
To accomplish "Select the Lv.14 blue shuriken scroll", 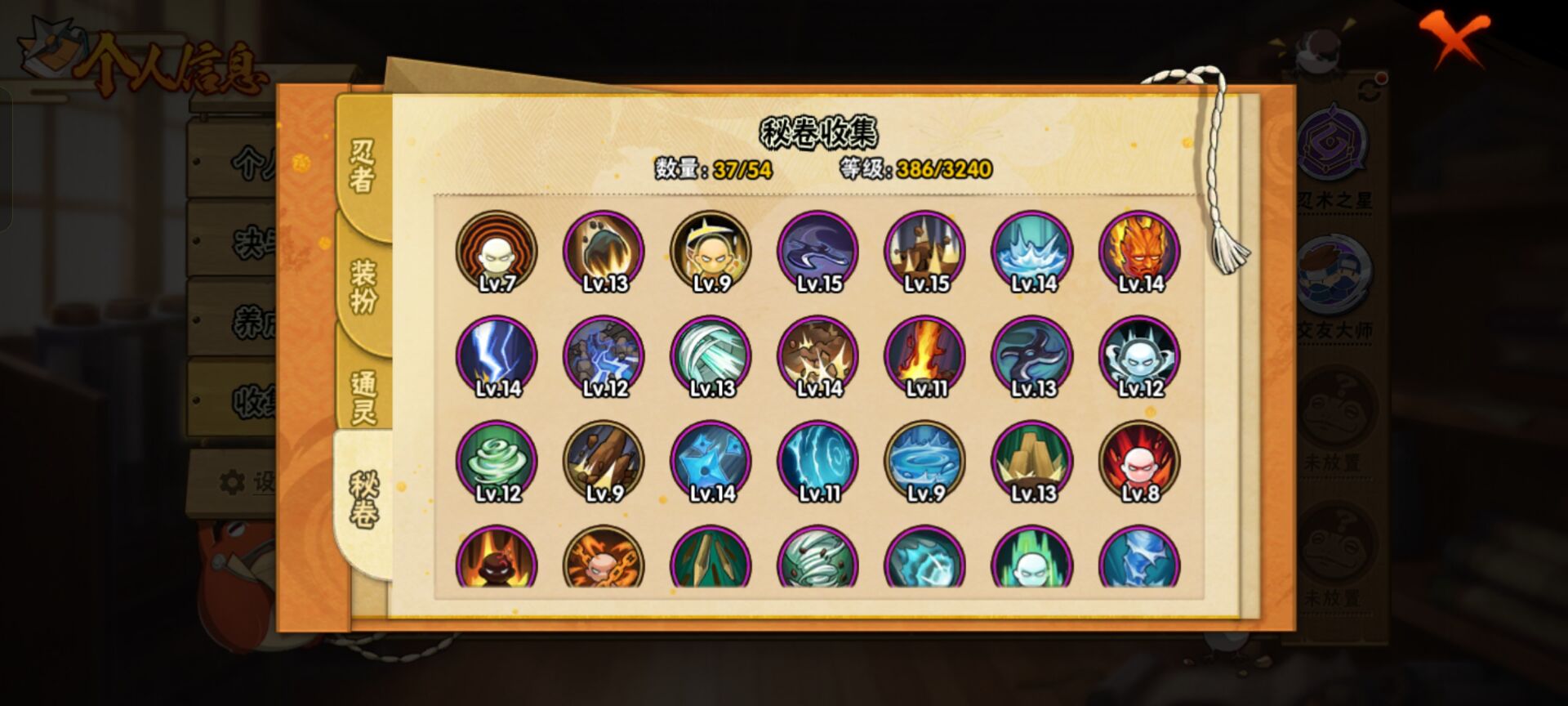I will (710, 460).
